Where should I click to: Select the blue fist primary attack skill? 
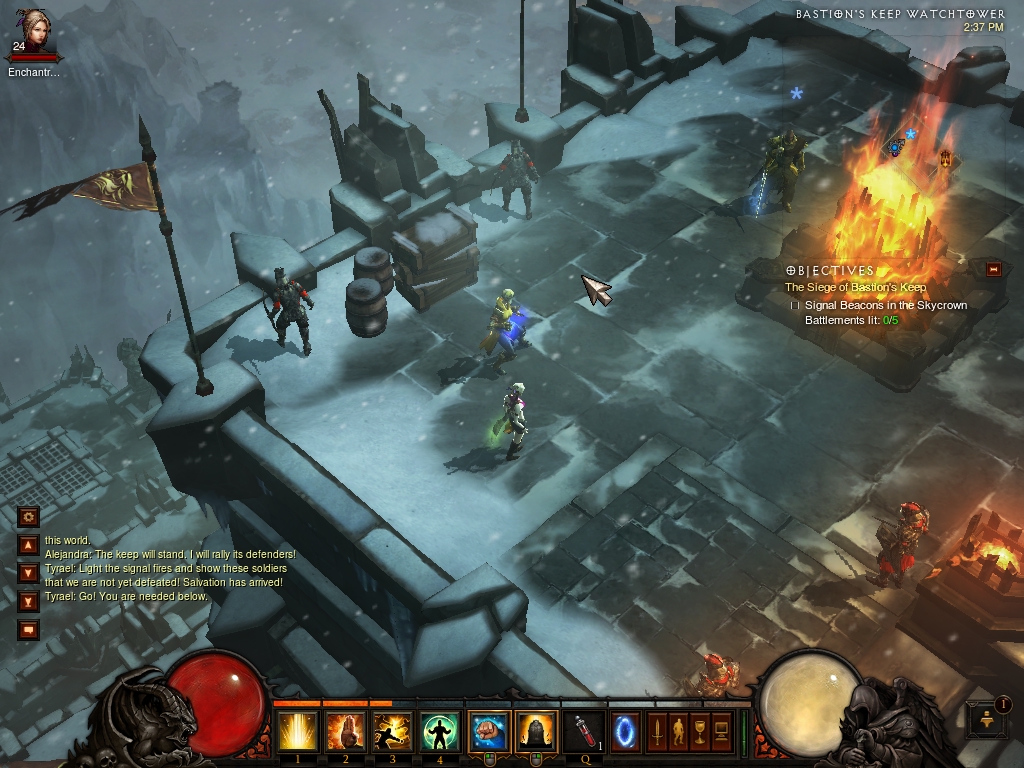pos(488,732)
